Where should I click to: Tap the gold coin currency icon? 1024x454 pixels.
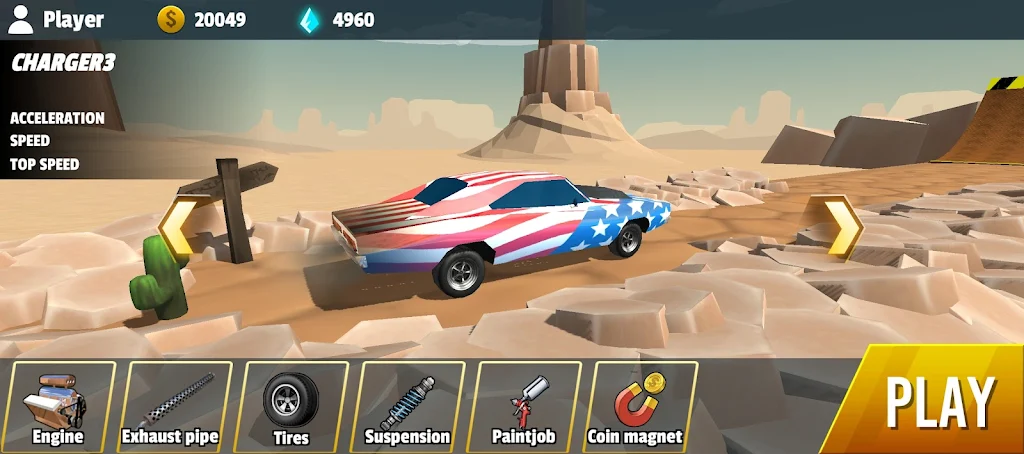tap(171, 19)
